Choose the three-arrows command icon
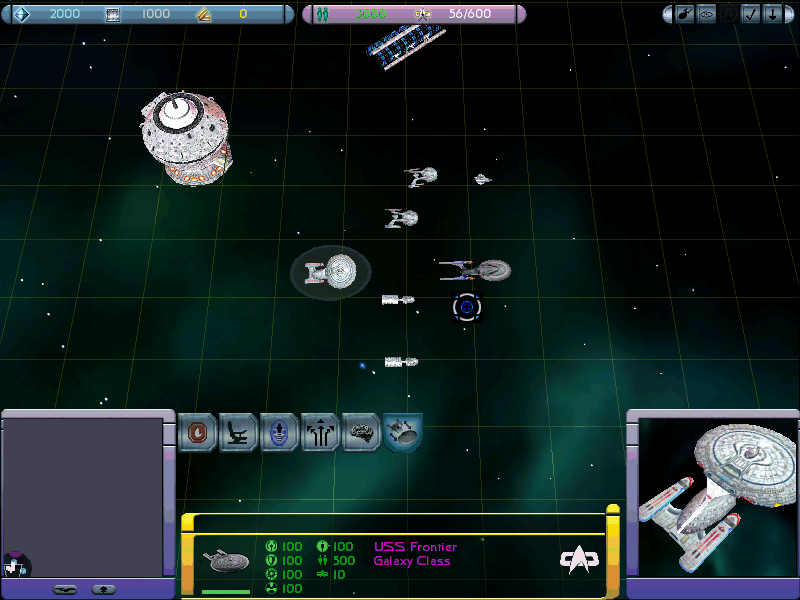Viewport: 800px width, 600px height. (x=321, y=433)
